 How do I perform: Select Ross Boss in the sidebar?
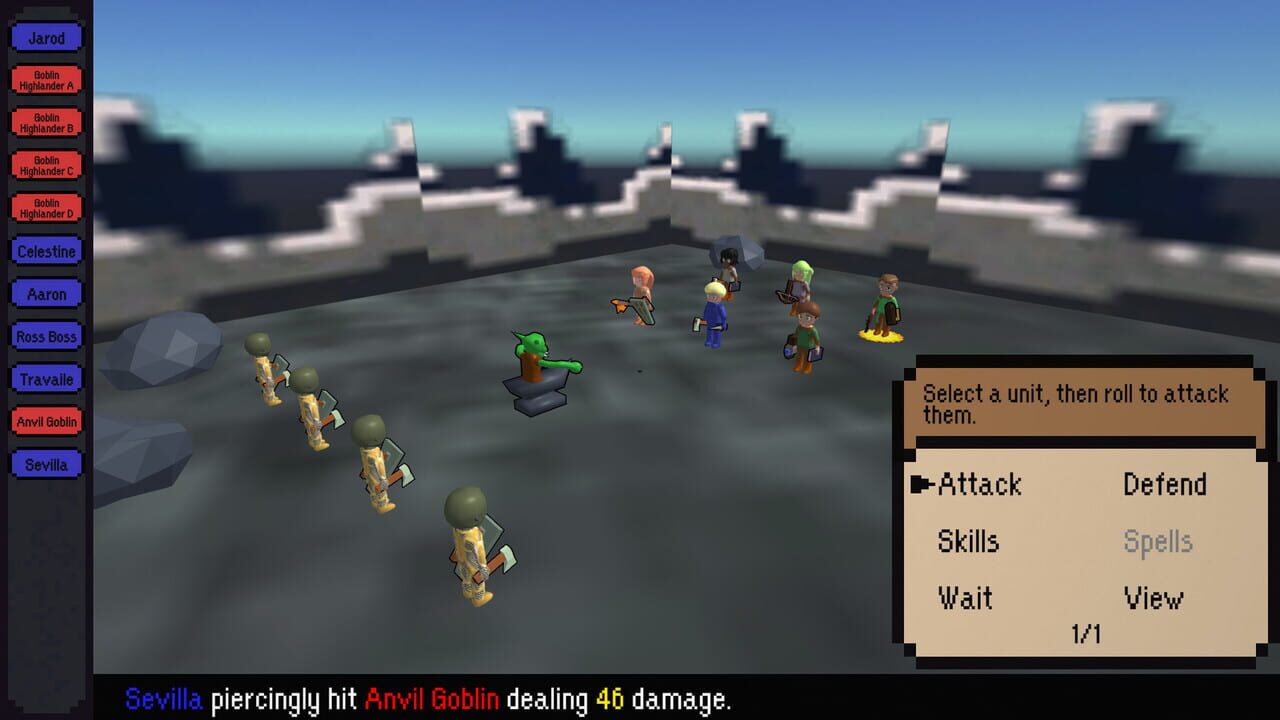click(x=45, y=336)
